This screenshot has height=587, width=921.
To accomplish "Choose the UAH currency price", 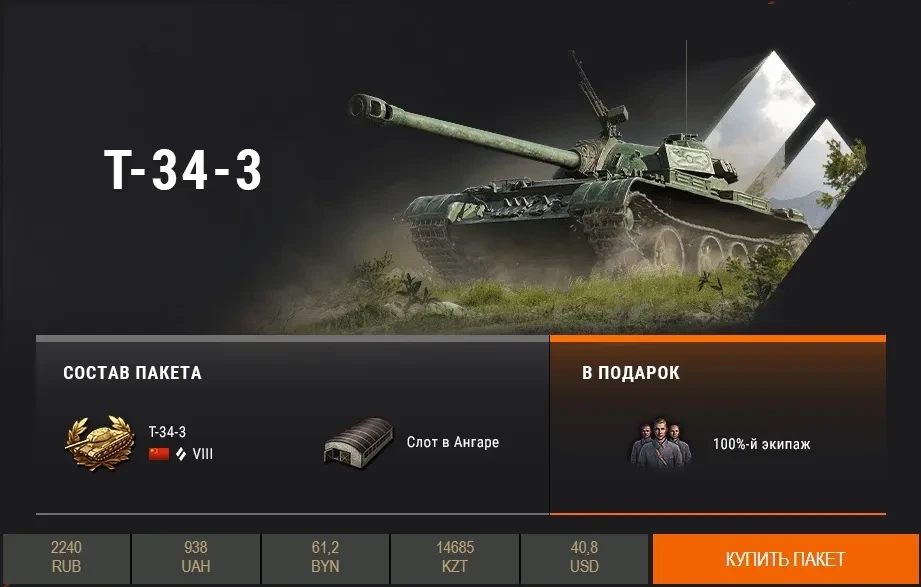I will 196,559.
